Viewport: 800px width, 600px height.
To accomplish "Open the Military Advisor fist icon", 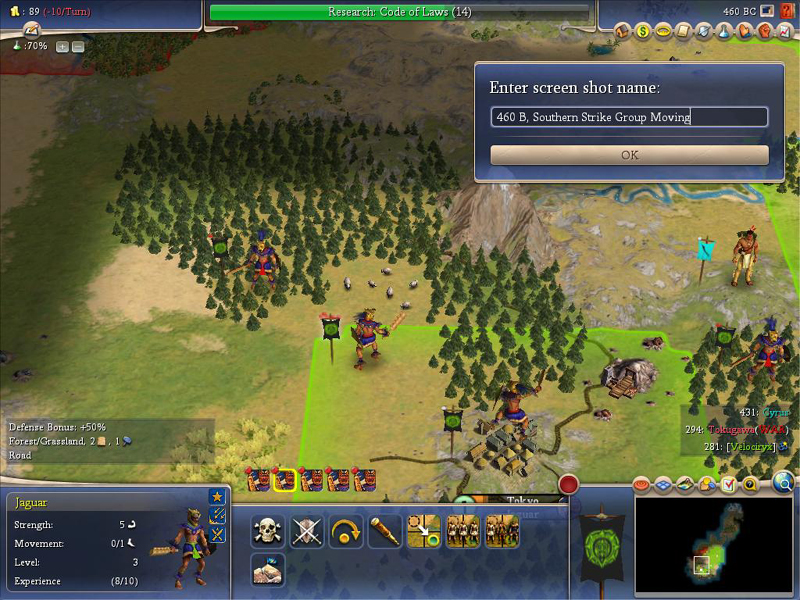I will pyautogui.click(x=764, y=32).
